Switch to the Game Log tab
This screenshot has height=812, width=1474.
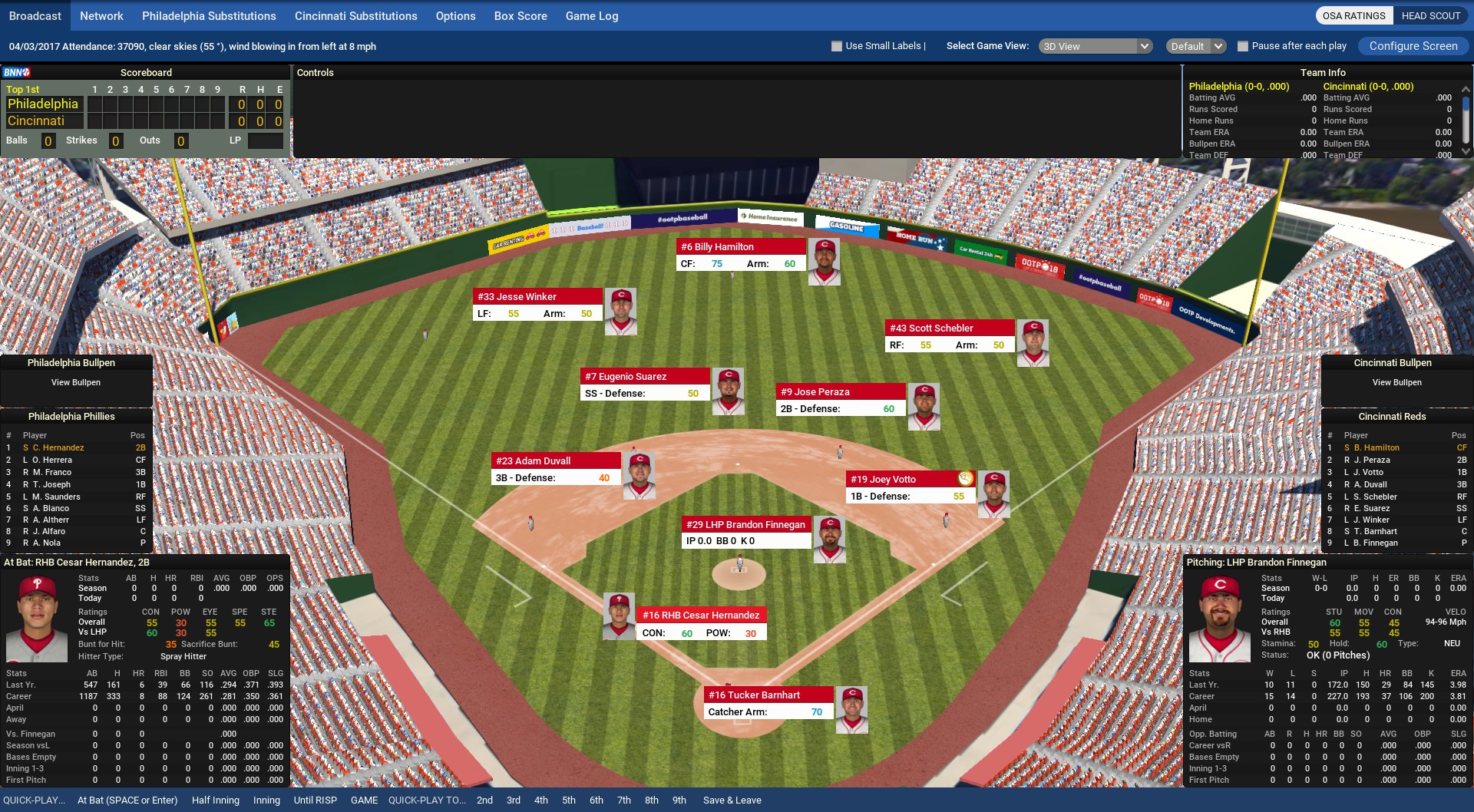click(x=591, y=16)
